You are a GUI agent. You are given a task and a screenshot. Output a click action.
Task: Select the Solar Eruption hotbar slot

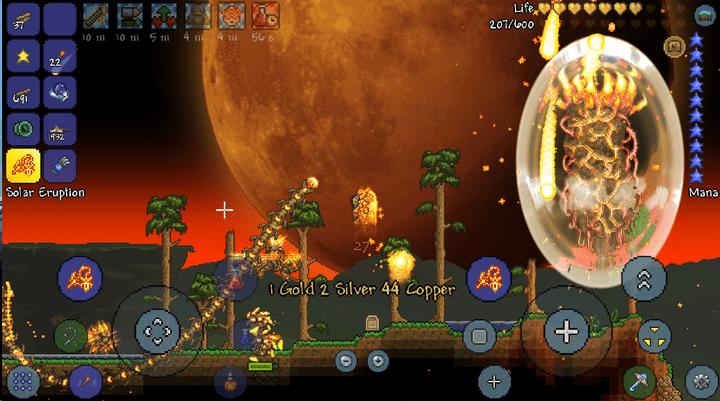(23, 166)
